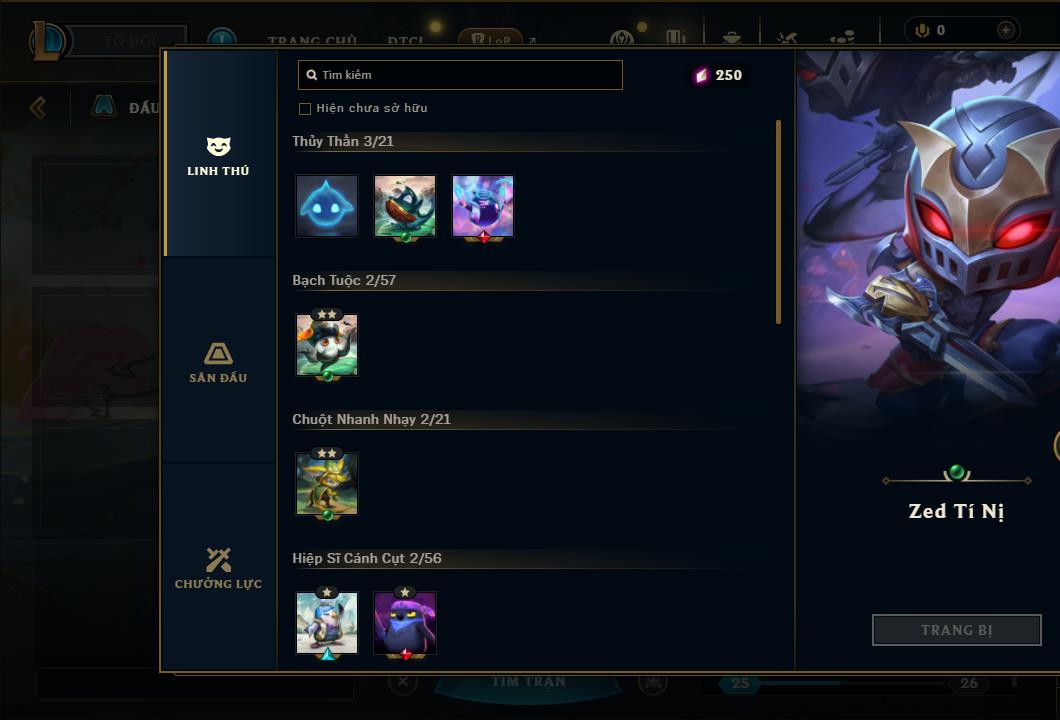Toggle the Hiện chưa sở hữu checkbox
Screen dimensions: 1060x720
305,108
